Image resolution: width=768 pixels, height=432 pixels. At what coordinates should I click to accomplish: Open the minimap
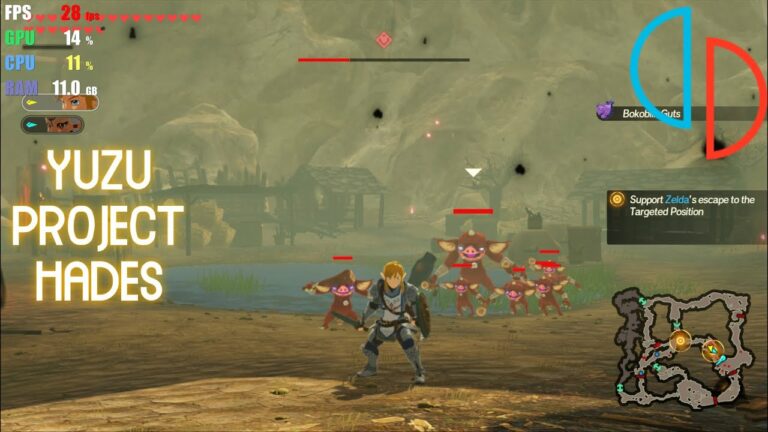(x=685, y=347)
